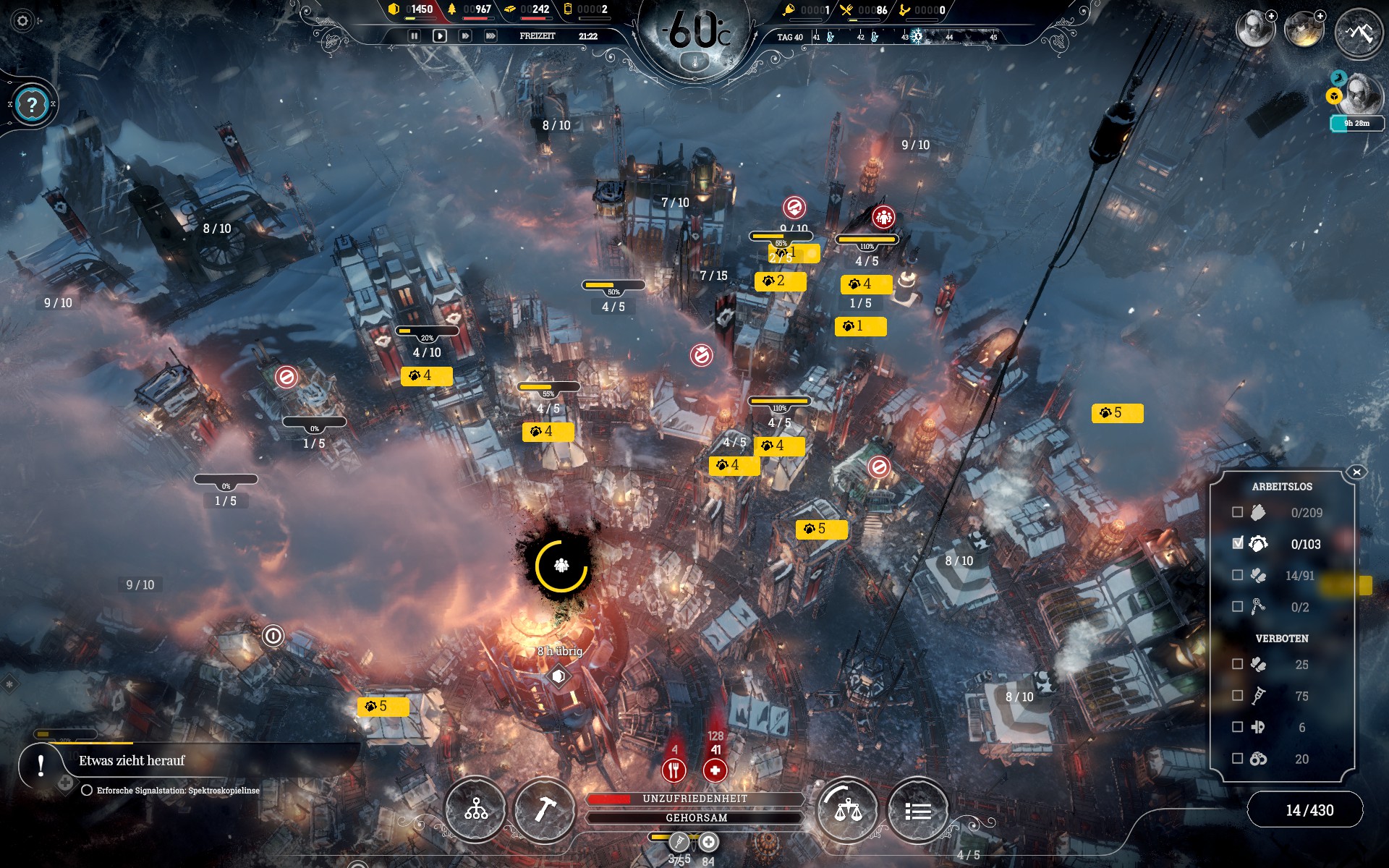Pause the game with the pause button
1389x868 pixels.
[415, 35]
